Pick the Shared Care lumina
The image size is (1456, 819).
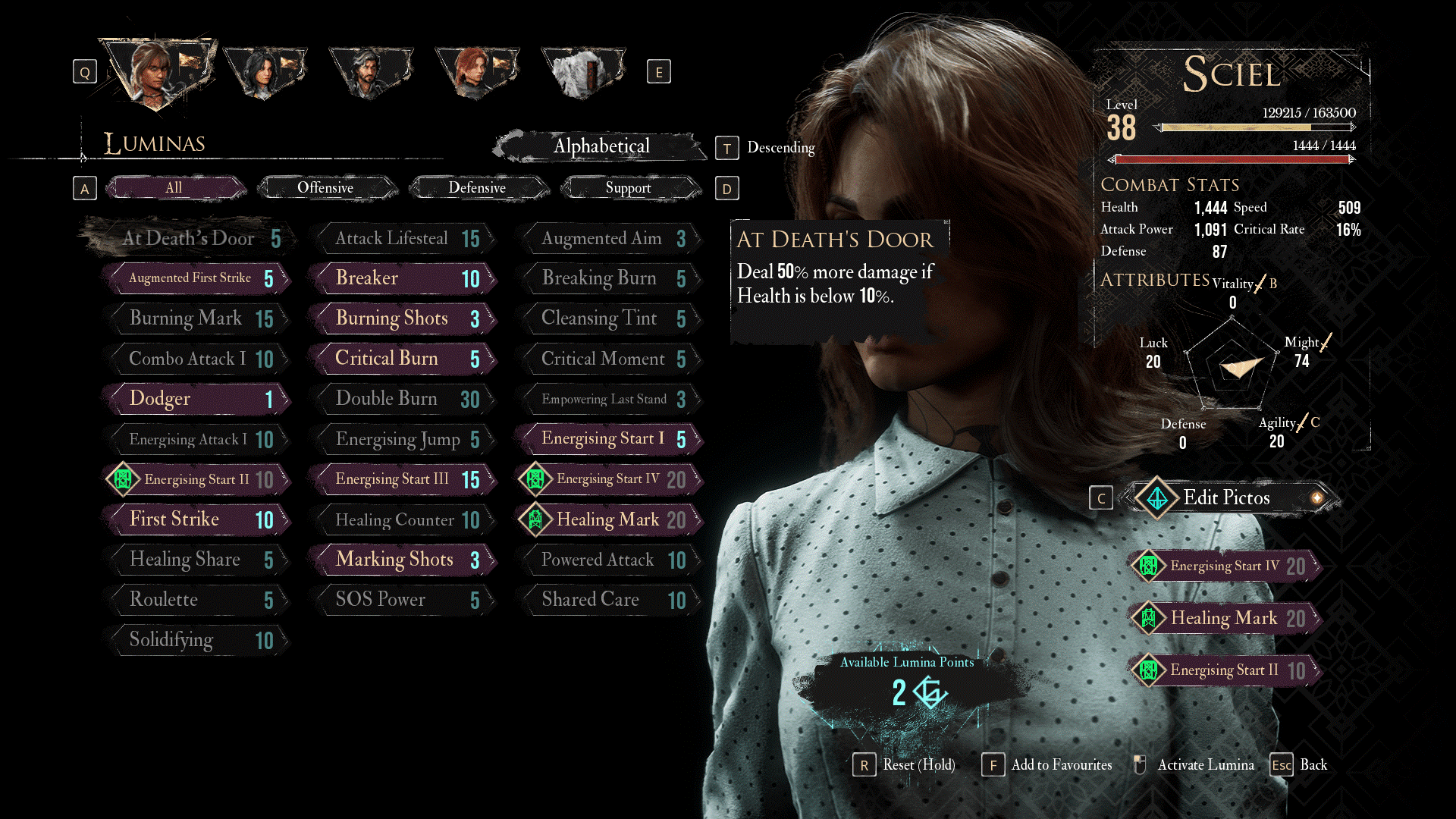pos(608,600)
